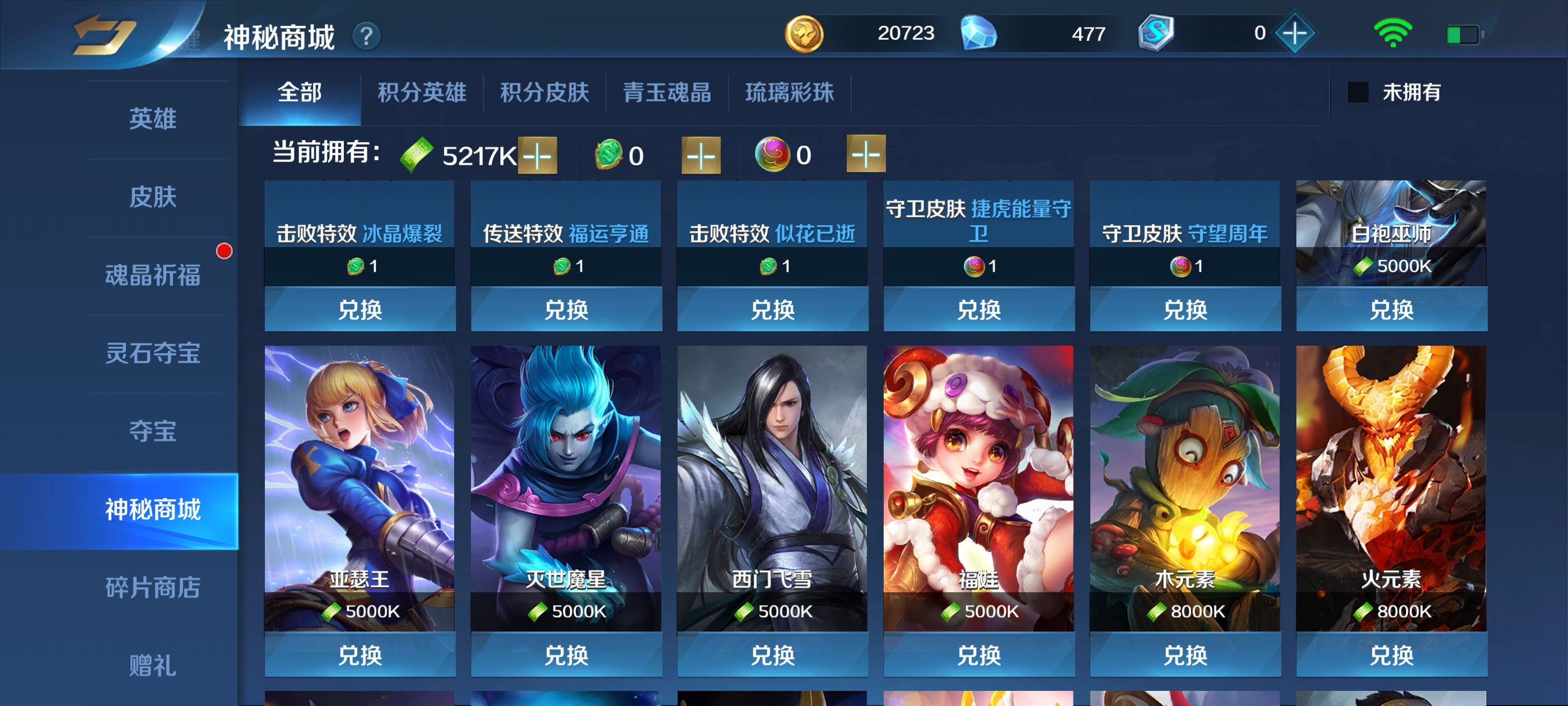Click 兑换 under 亚瑟王
Image resolution: width=1568 pixels, height=706 pixels.
359,656
